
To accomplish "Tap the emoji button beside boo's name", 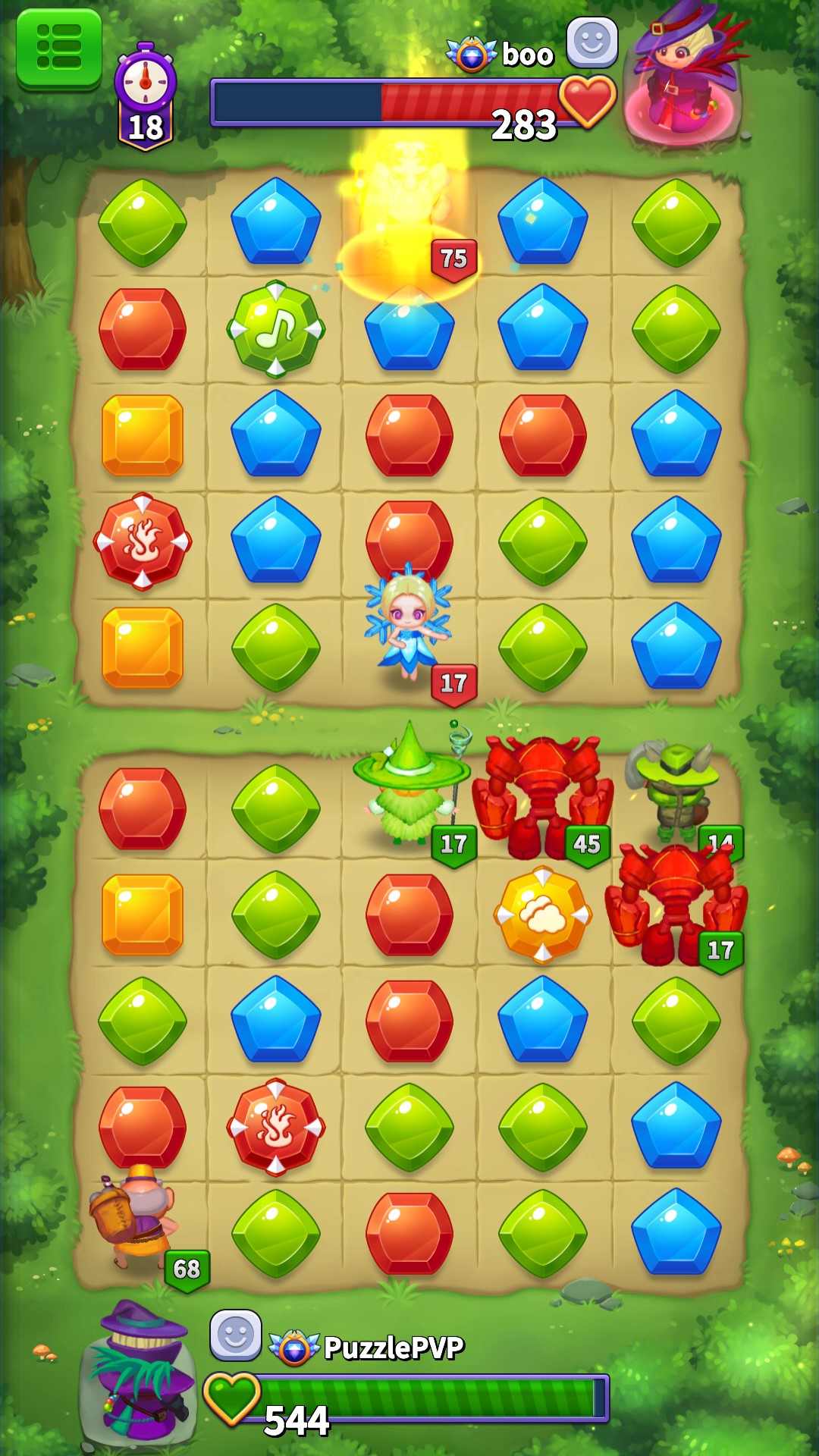I will 591,42.
